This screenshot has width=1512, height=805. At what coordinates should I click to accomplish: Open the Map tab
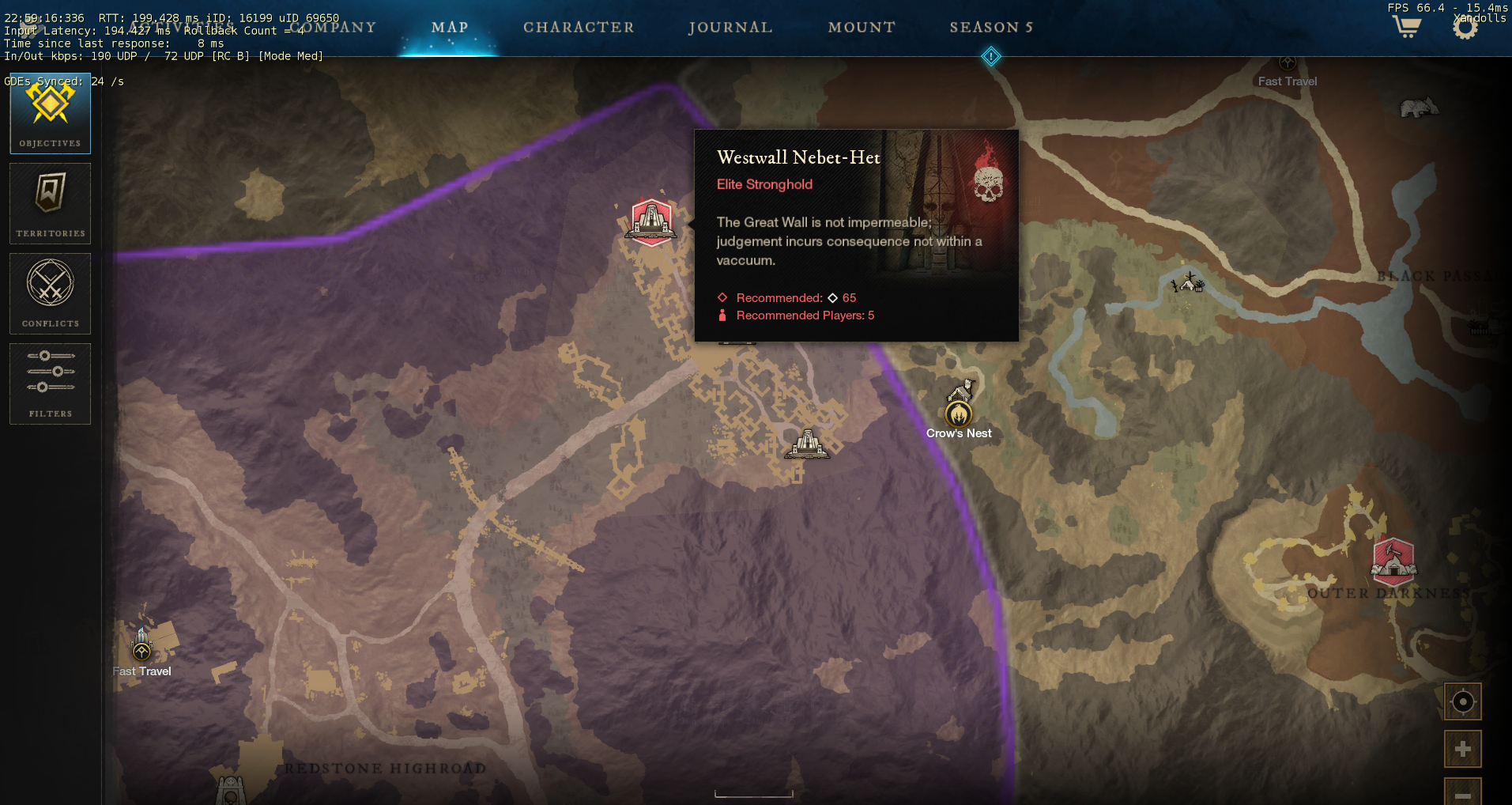coord(450,28)
